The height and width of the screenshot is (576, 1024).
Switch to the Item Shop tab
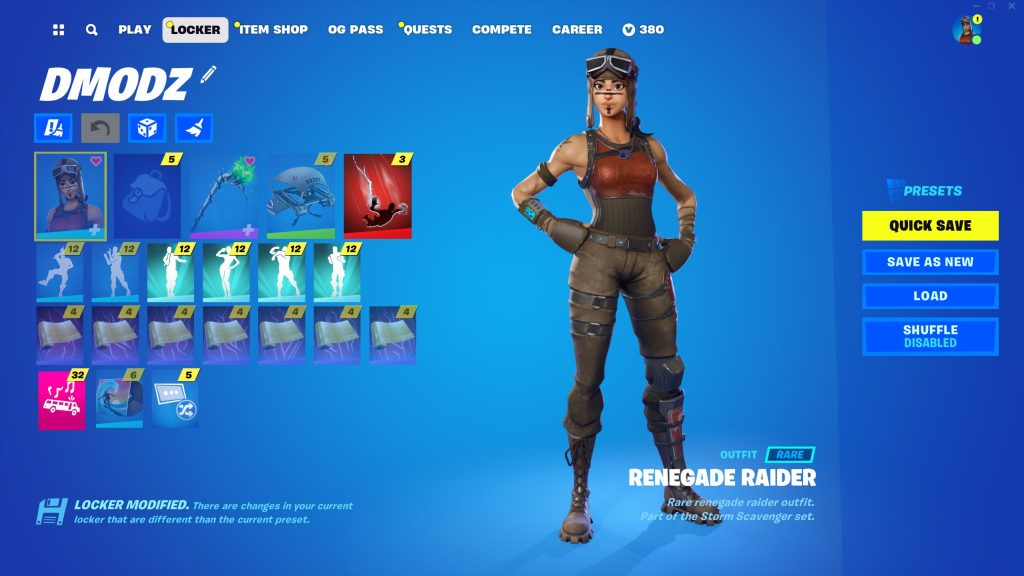click(273, 30)
